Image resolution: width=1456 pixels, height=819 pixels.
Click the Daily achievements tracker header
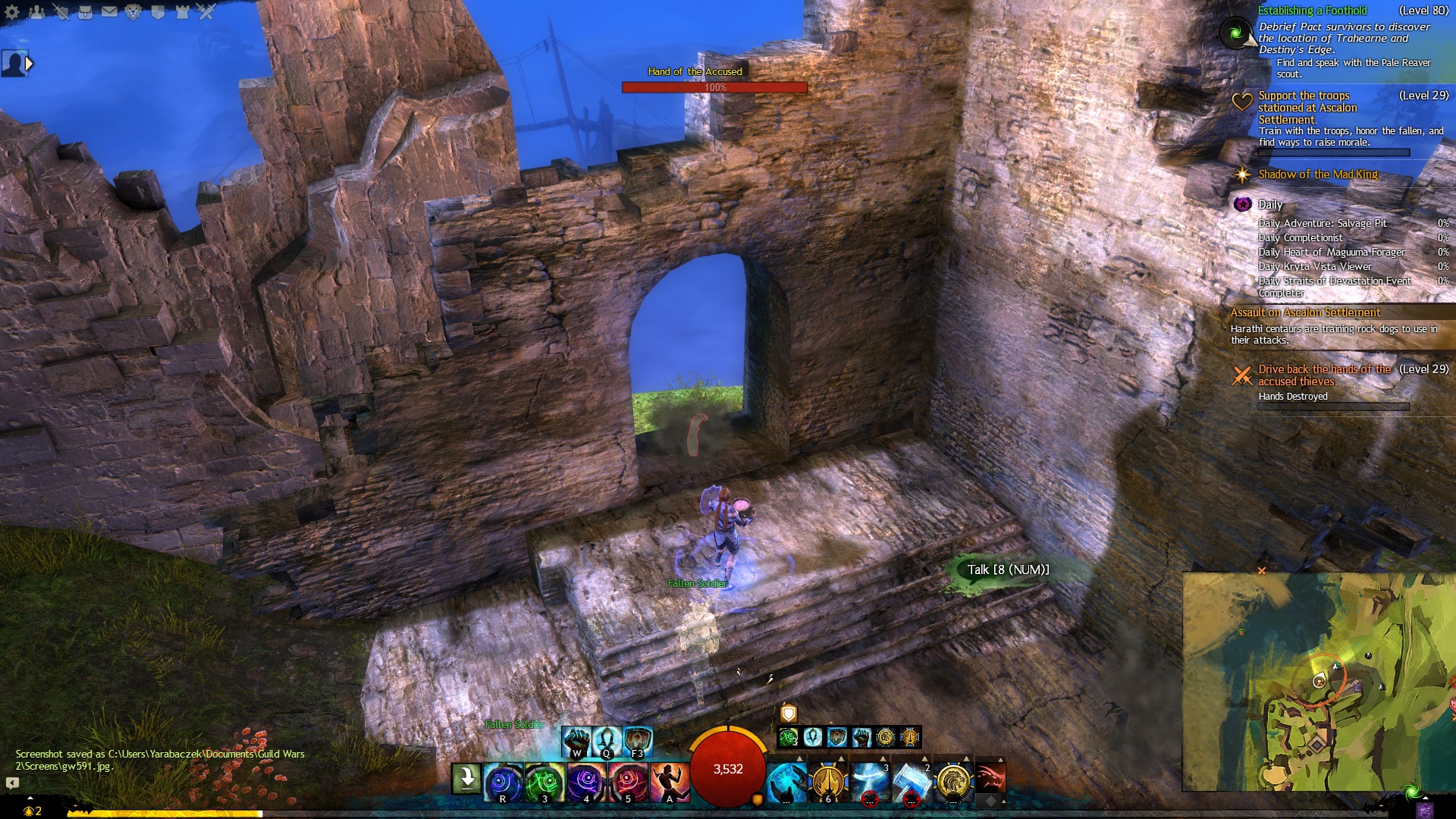point(1269,205)
